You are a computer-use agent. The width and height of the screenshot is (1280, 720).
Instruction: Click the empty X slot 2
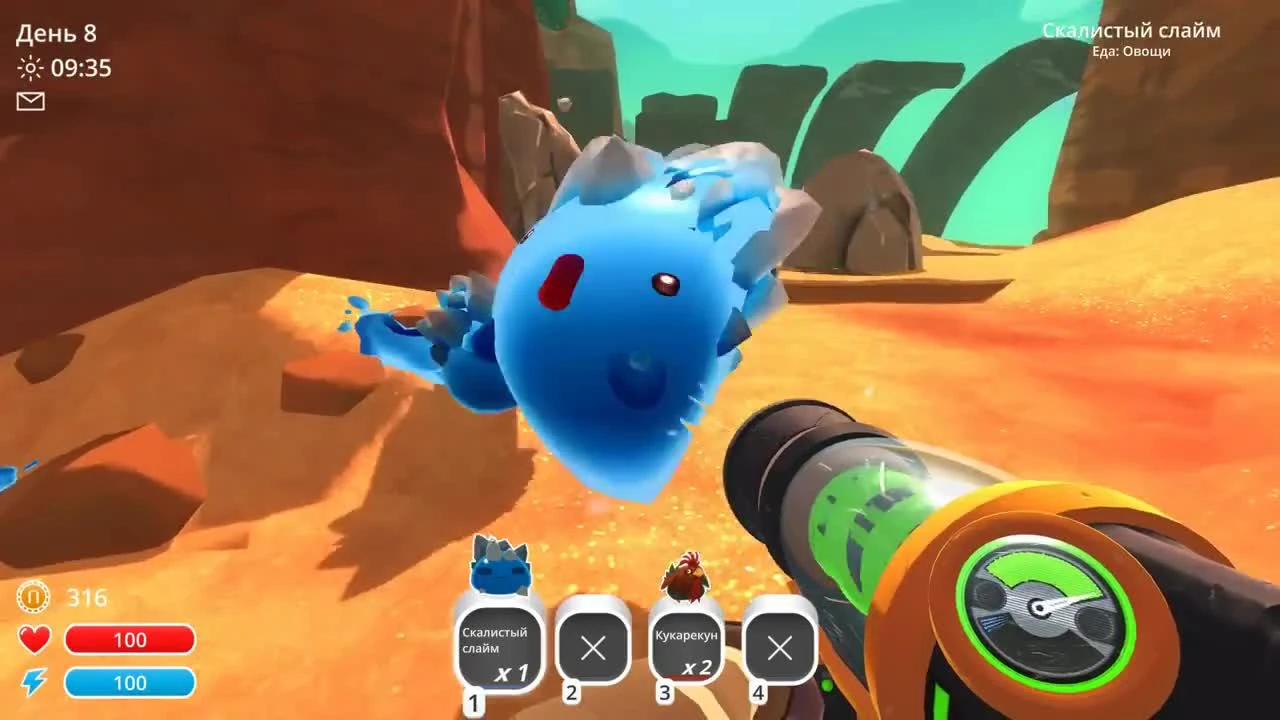[592, 648]
